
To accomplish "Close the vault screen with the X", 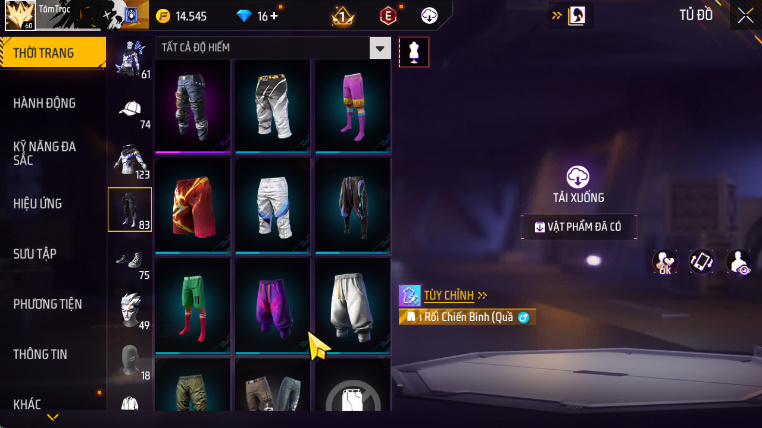I will (x=745, y=15).
